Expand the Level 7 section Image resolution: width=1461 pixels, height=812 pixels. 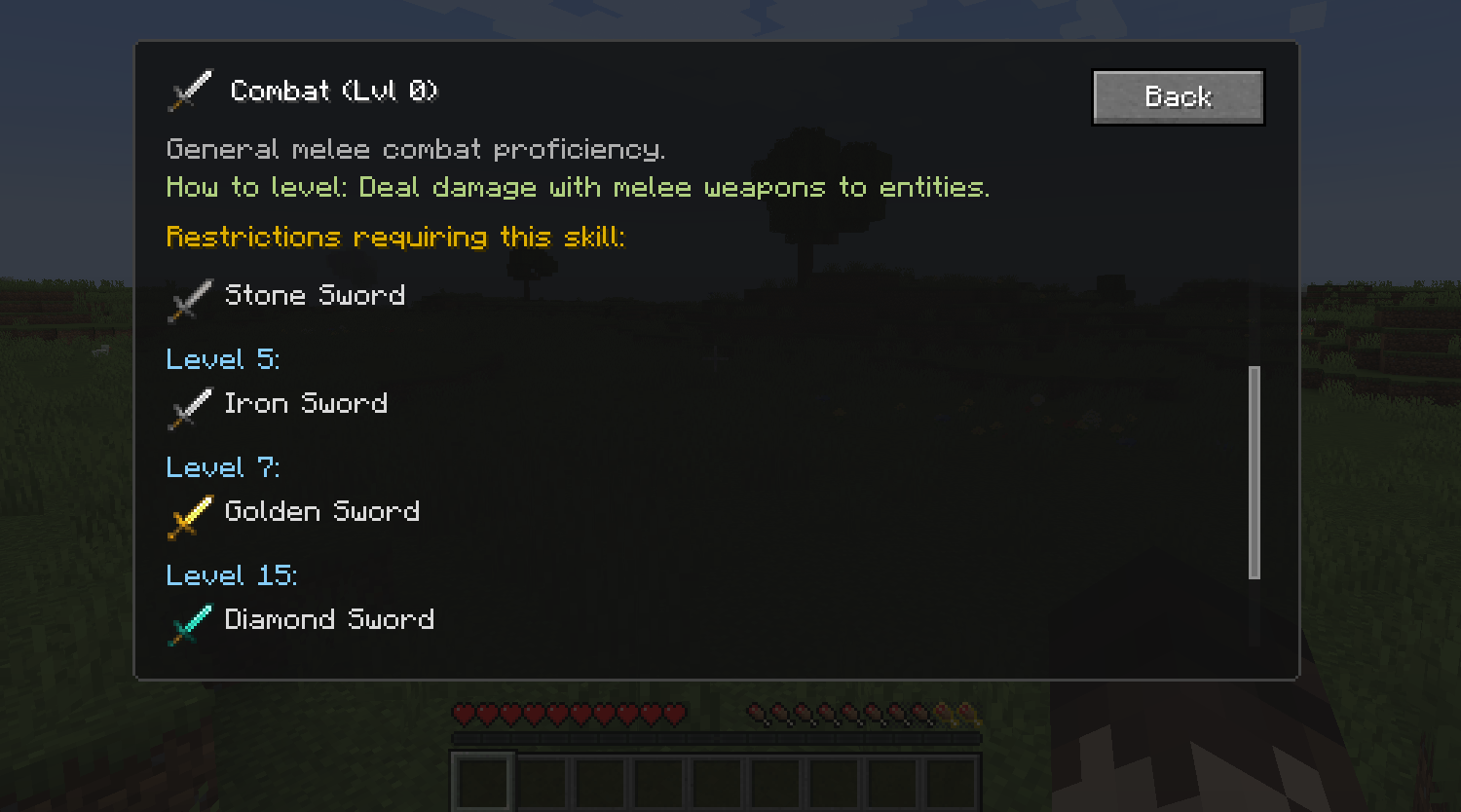(222, 466)
